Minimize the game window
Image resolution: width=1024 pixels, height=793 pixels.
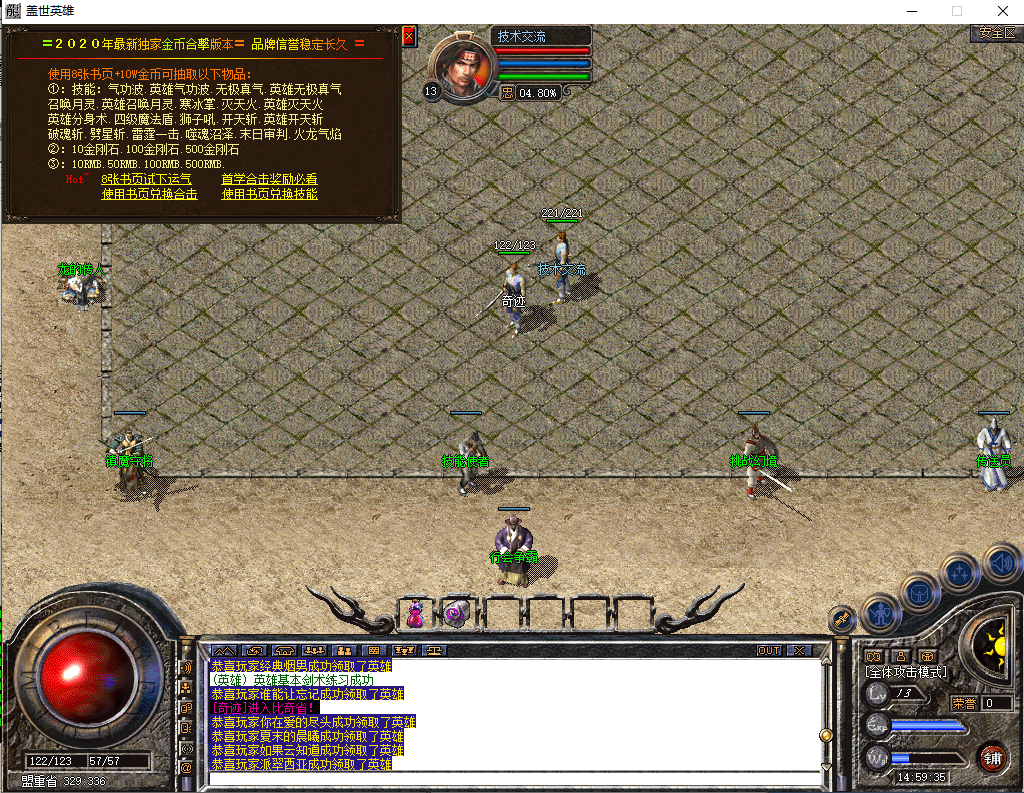(x=911, y=11)
